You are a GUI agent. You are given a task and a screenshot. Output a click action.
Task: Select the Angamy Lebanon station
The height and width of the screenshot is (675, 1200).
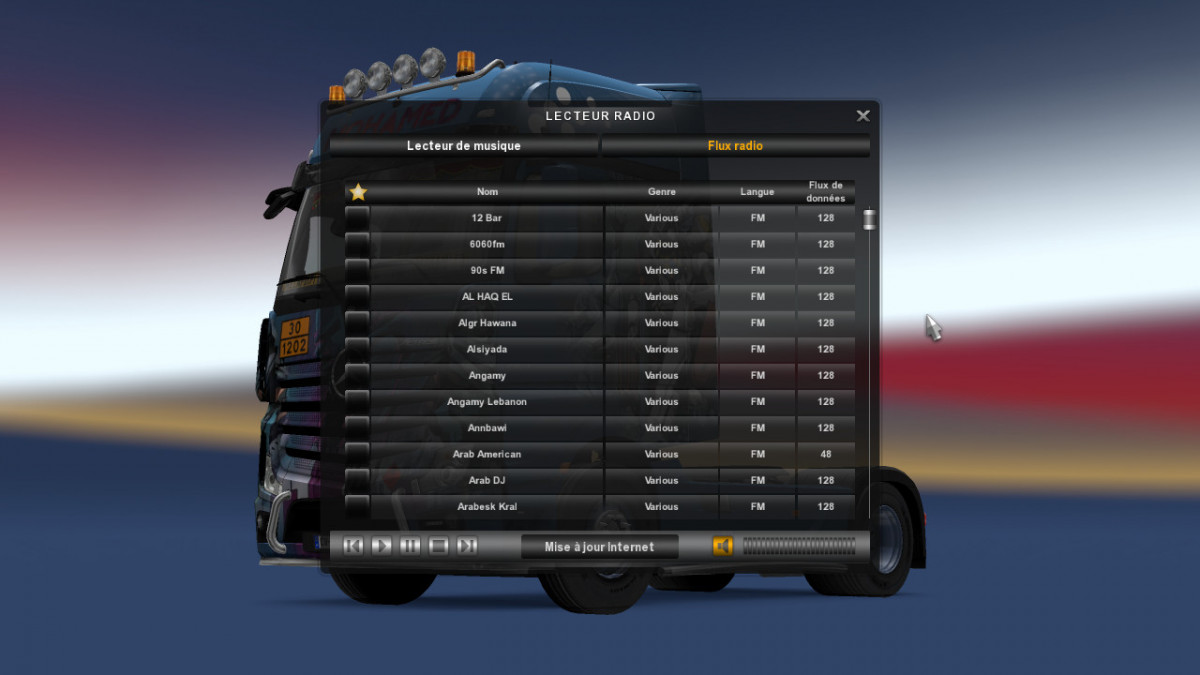487,402
